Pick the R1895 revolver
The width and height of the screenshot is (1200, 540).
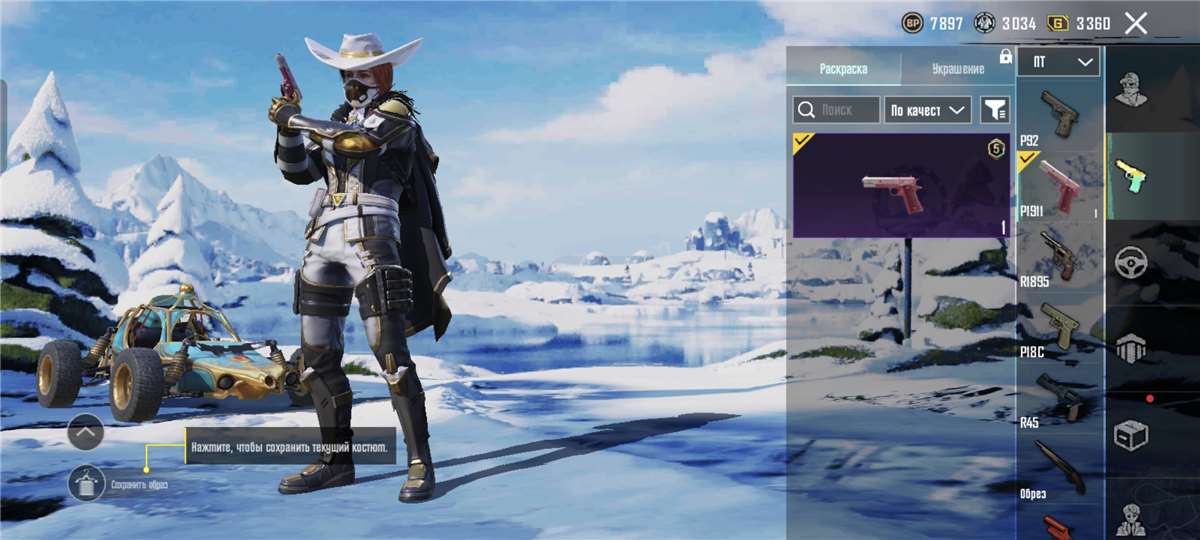point(1059,254)
